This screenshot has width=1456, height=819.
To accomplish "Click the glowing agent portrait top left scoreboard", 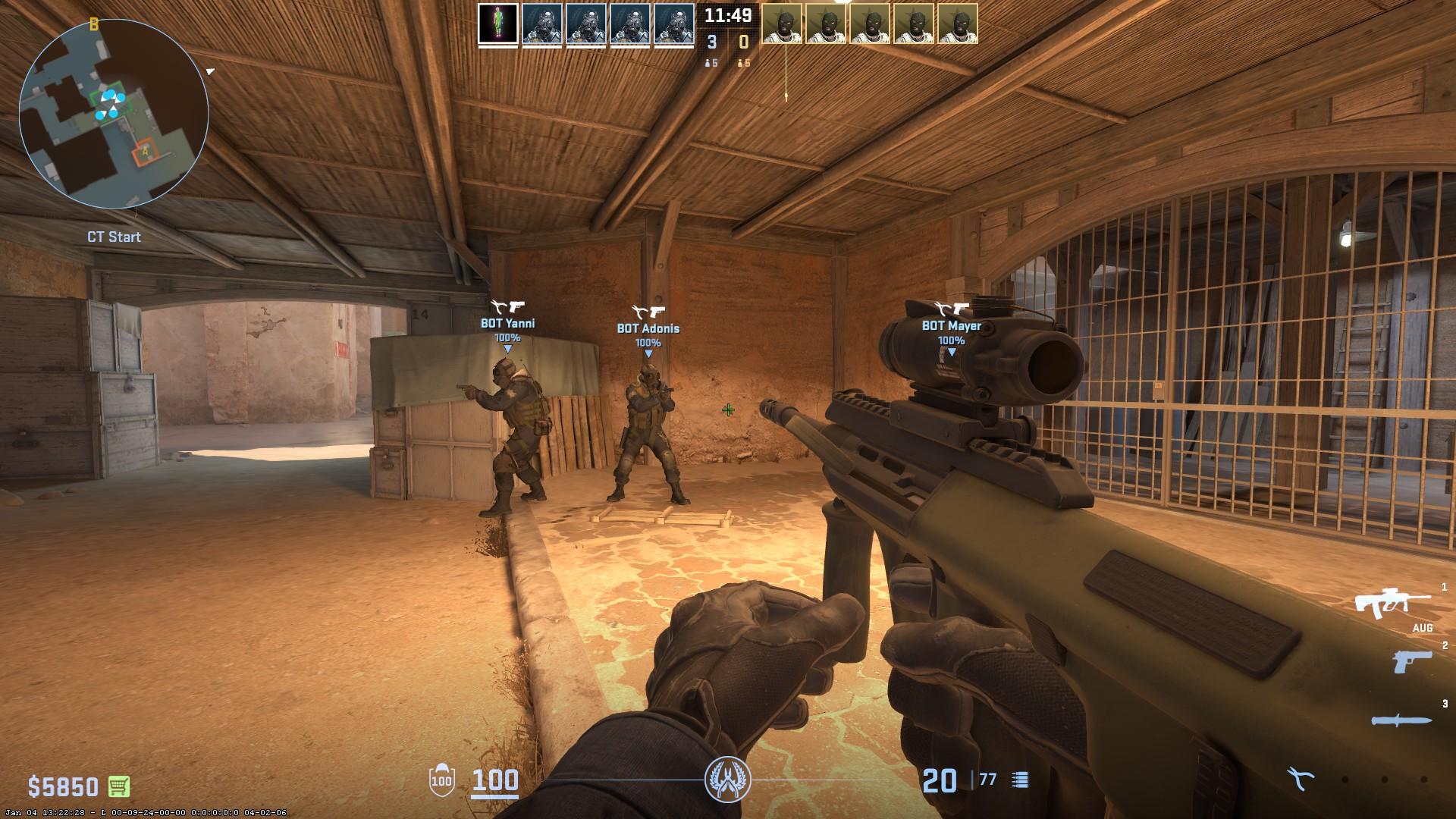I will [497, 23].
